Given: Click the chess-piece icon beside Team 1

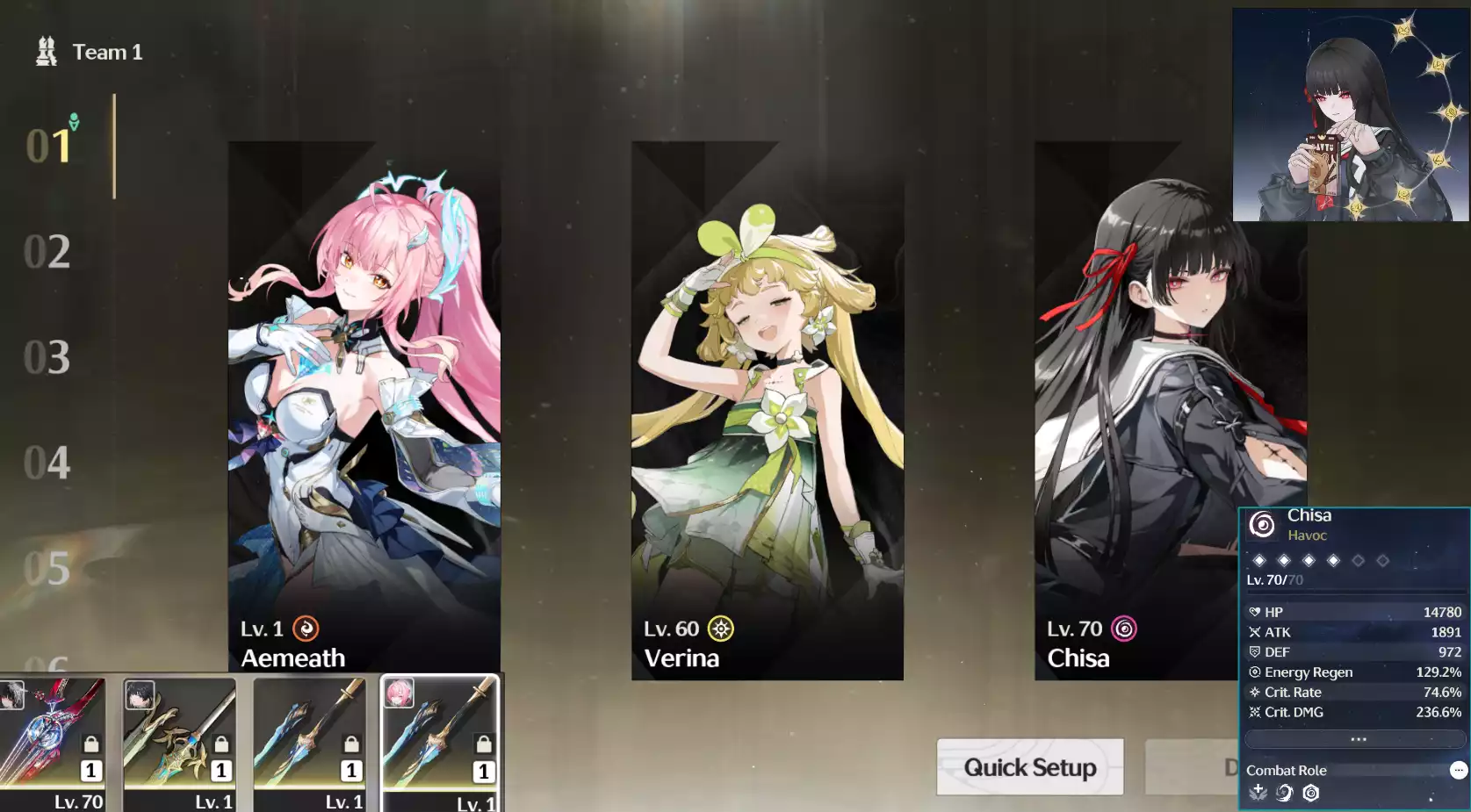Looking at the screenshot, I should click(x=46, y=50).
